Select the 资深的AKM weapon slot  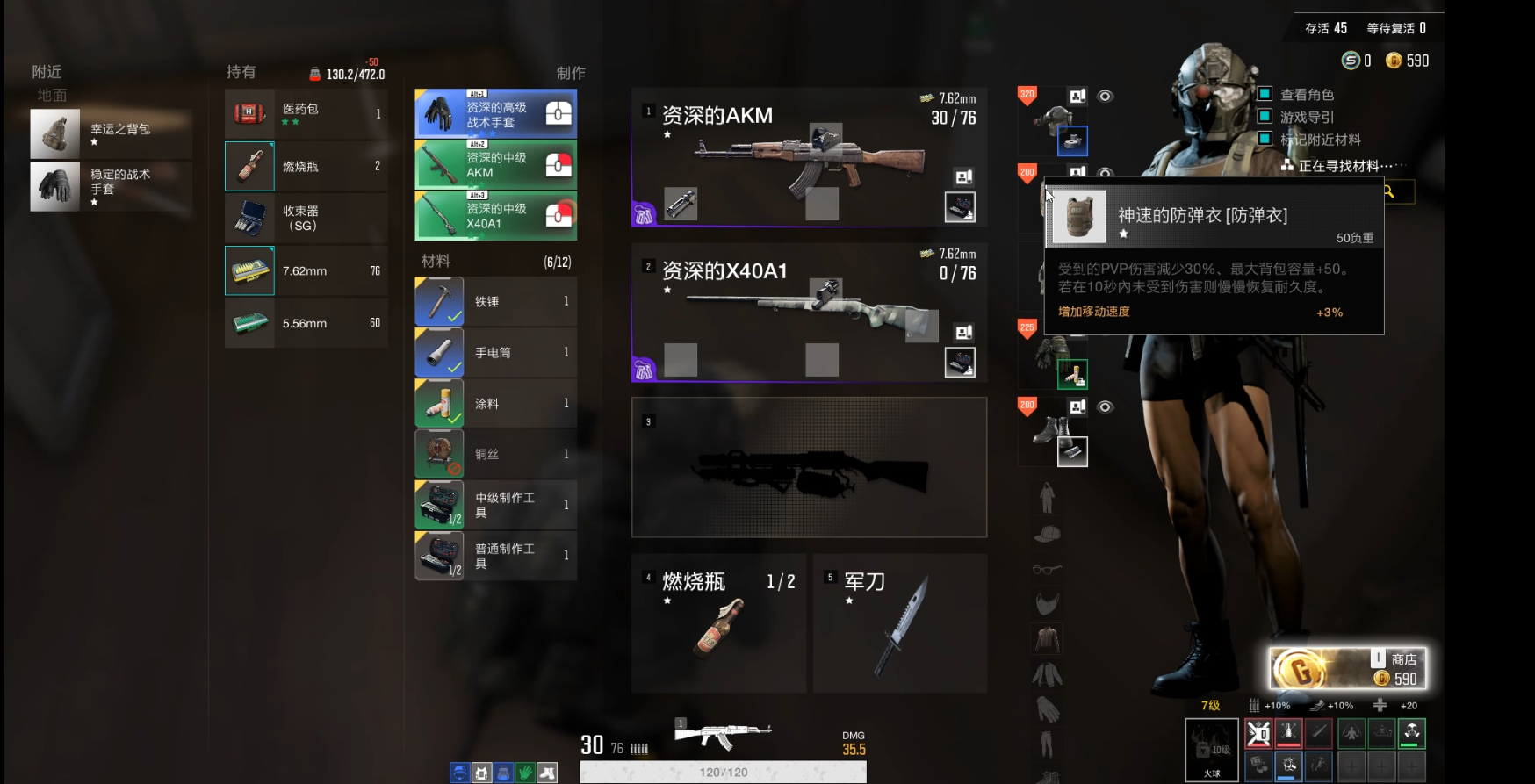click(808, 157)
